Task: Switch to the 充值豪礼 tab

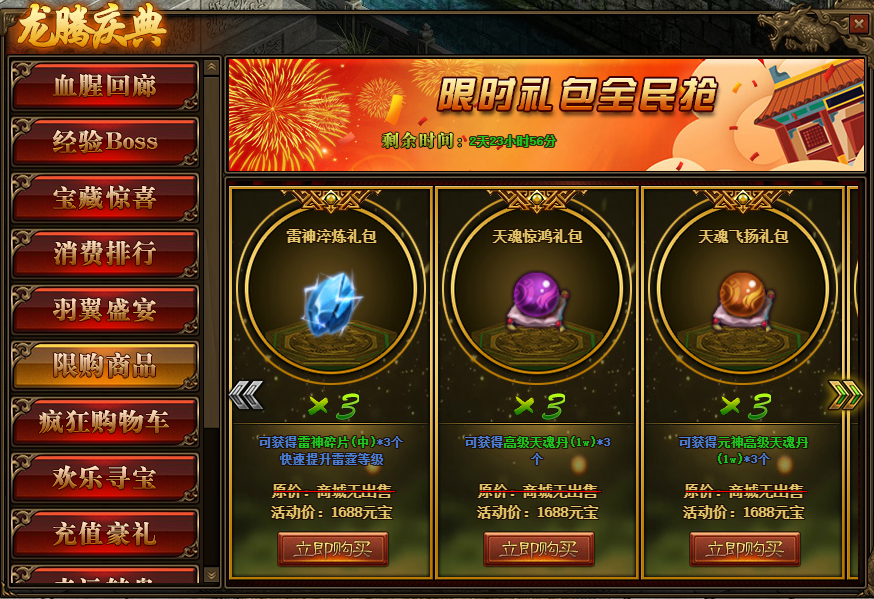Action: [x=104, y=534]
